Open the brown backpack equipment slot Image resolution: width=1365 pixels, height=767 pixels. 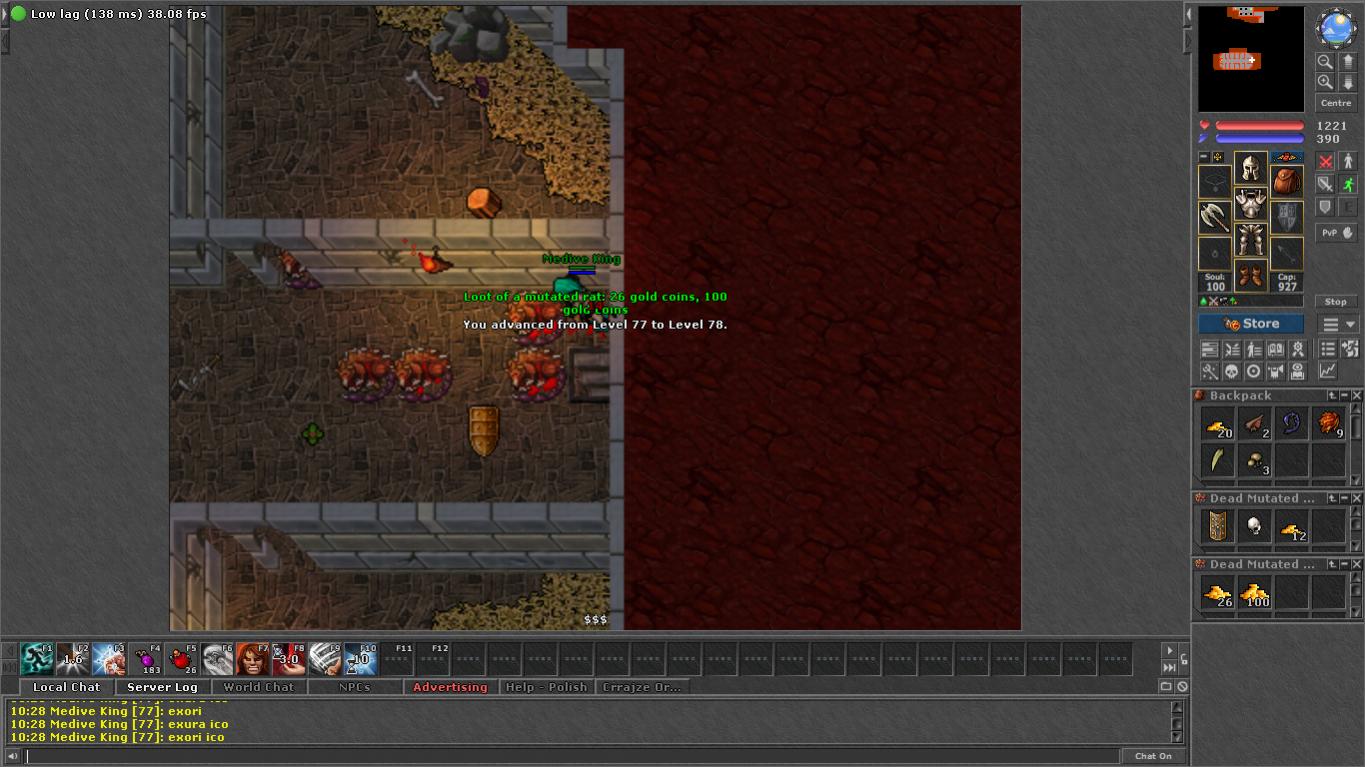pyautogui.click(x=1286, y=182)
